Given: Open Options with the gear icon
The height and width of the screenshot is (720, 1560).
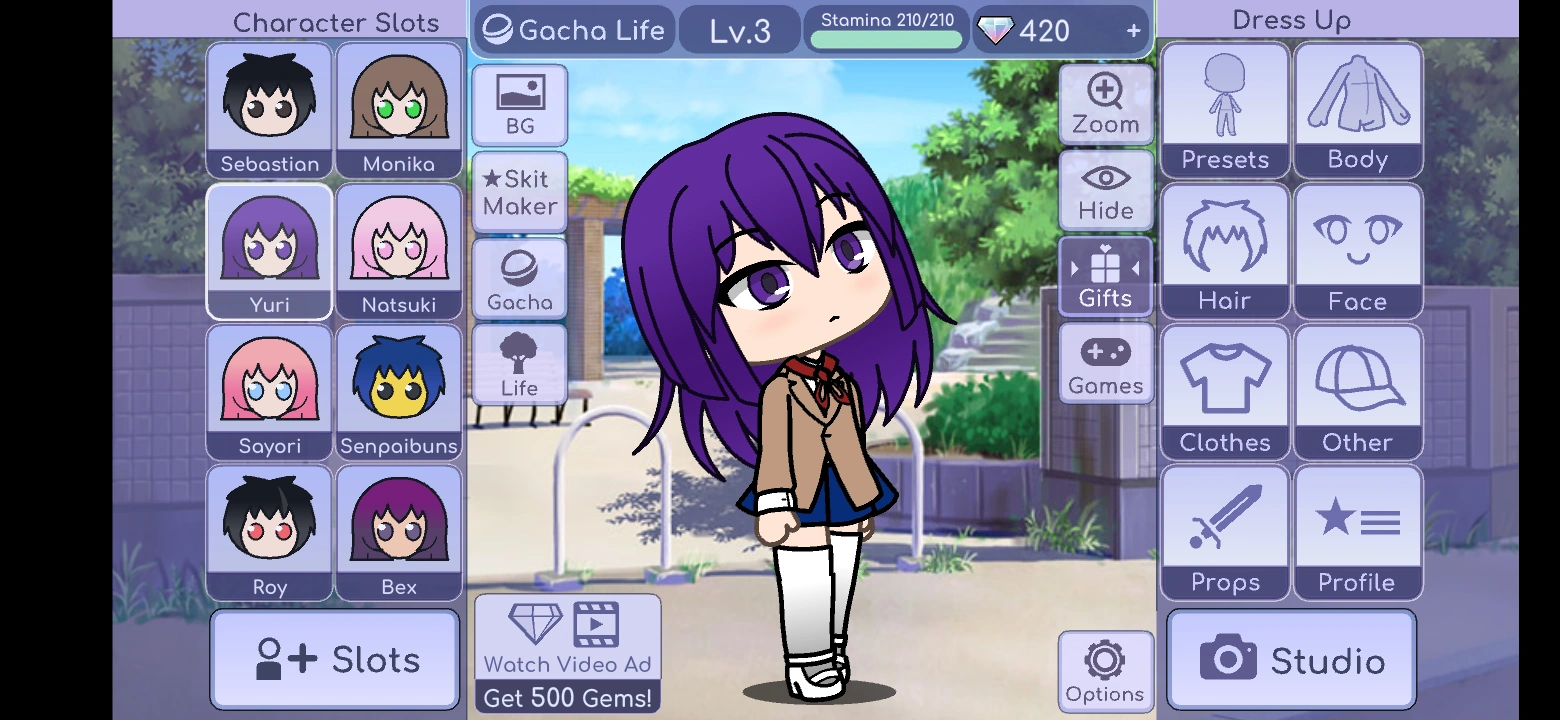Looking at the screenshot, I should [1105, 670].
